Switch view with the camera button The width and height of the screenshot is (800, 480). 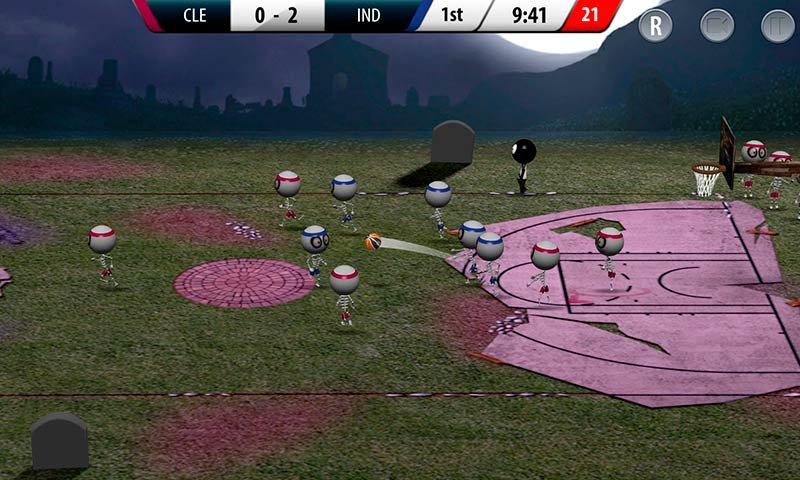pos(717,25)
